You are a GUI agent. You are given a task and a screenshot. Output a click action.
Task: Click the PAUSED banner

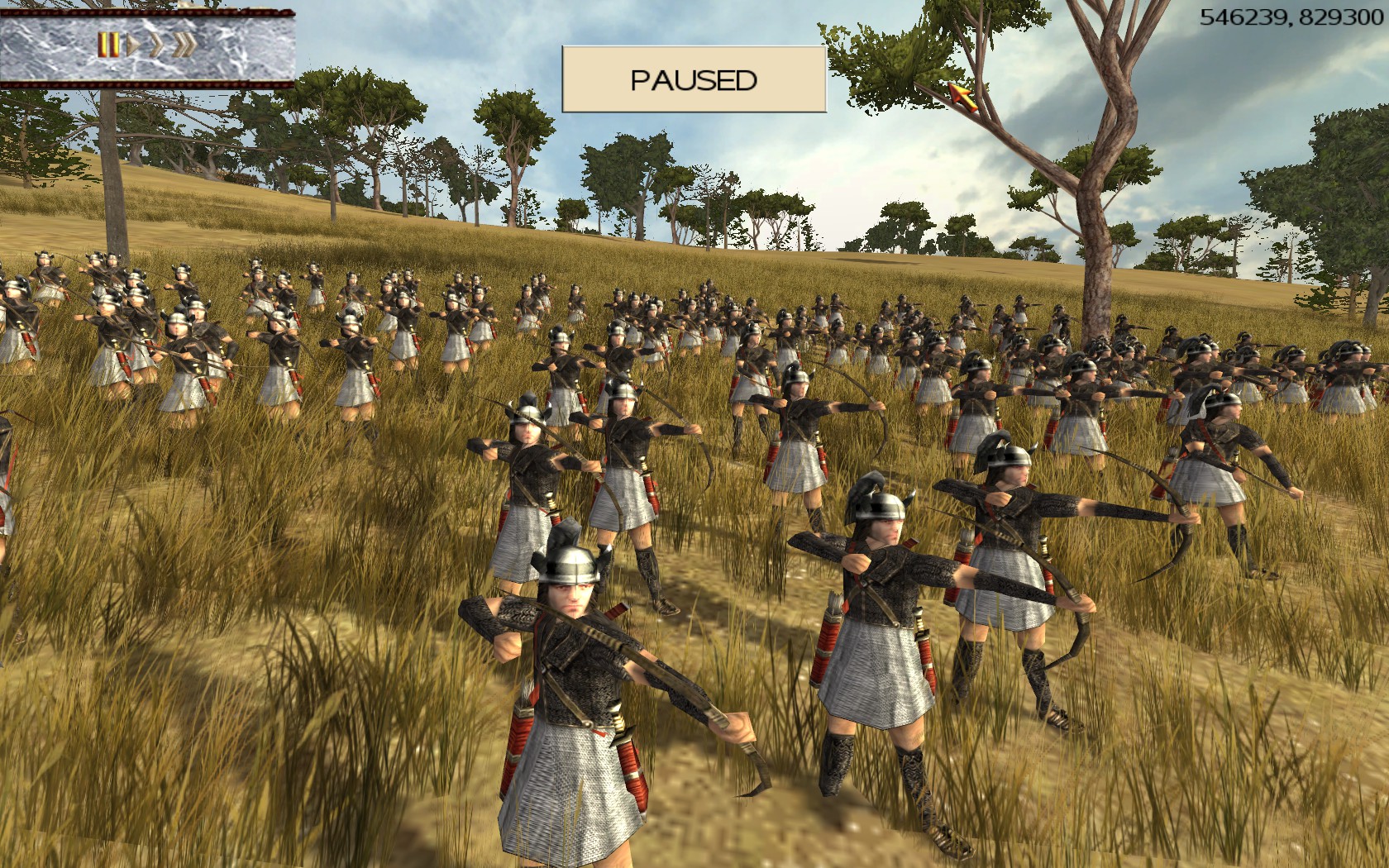694,79
